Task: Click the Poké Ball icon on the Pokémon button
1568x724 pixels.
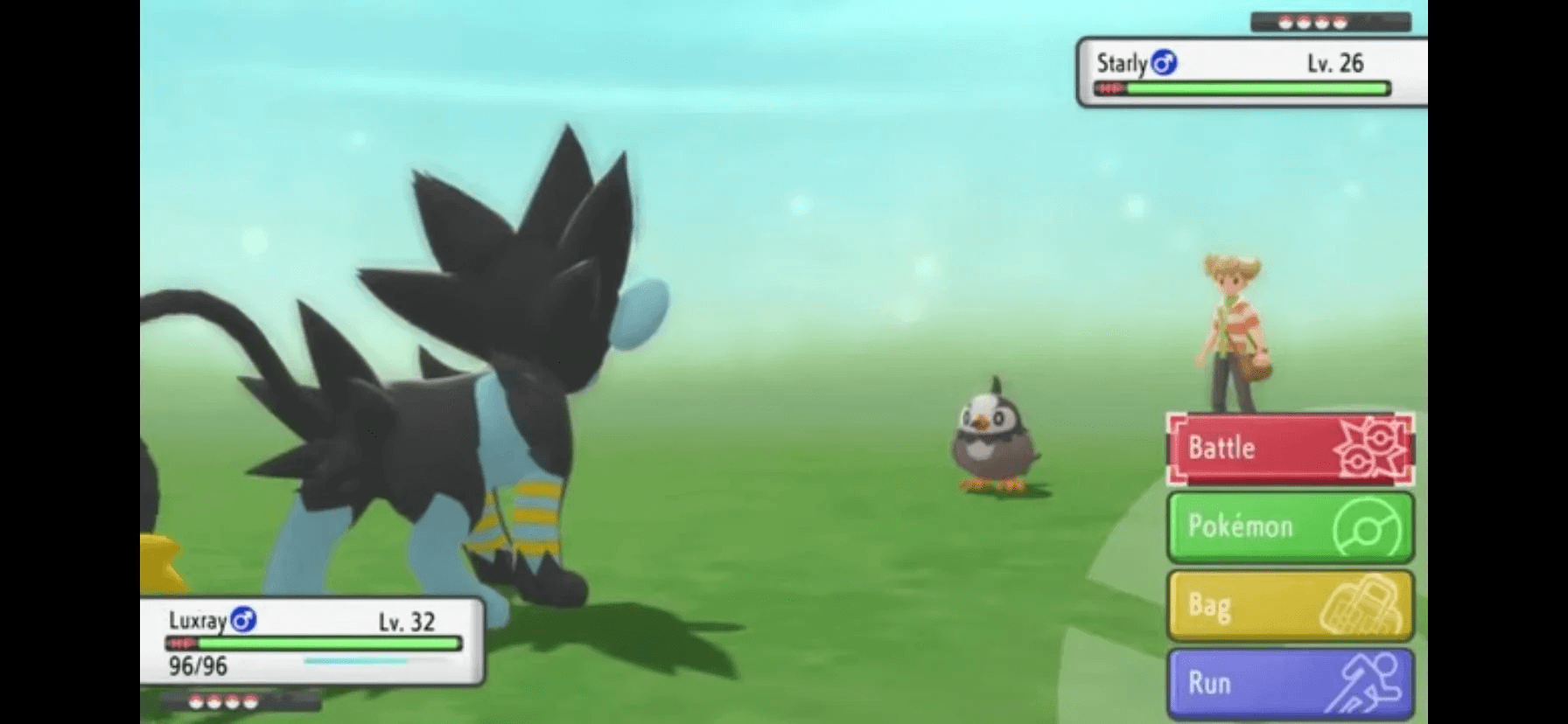Action: pos(1363,526)
